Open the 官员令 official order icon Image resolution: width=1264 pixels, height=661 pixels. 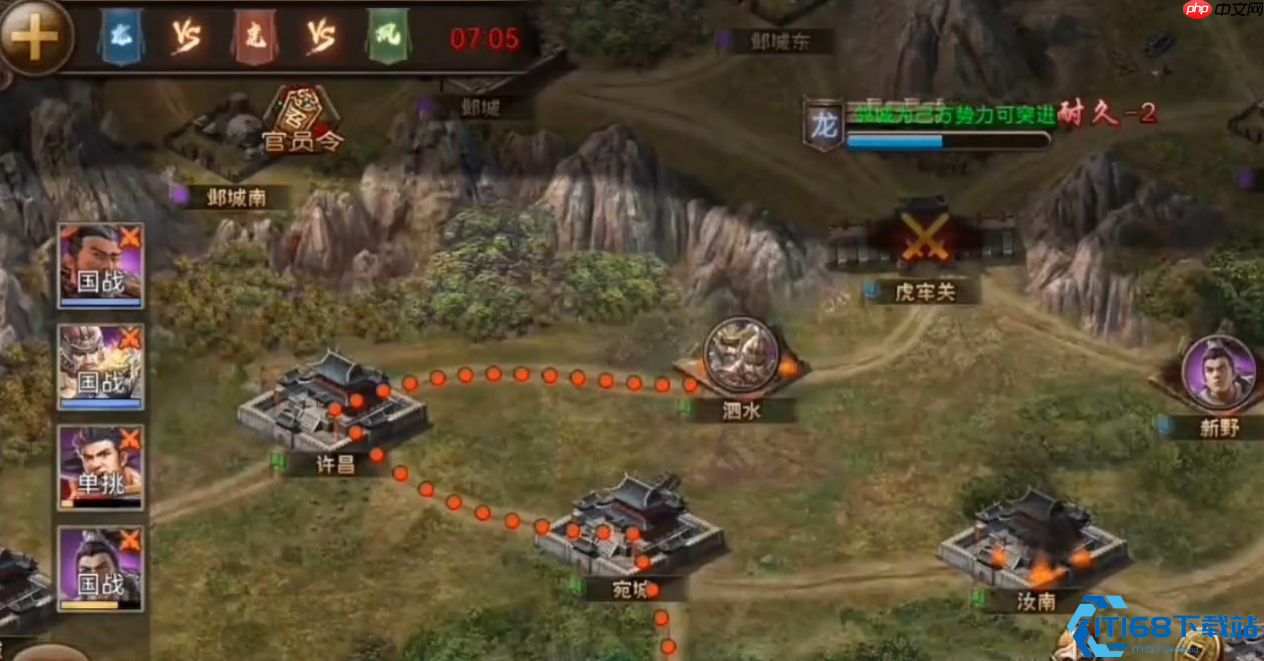coord(300,120)
